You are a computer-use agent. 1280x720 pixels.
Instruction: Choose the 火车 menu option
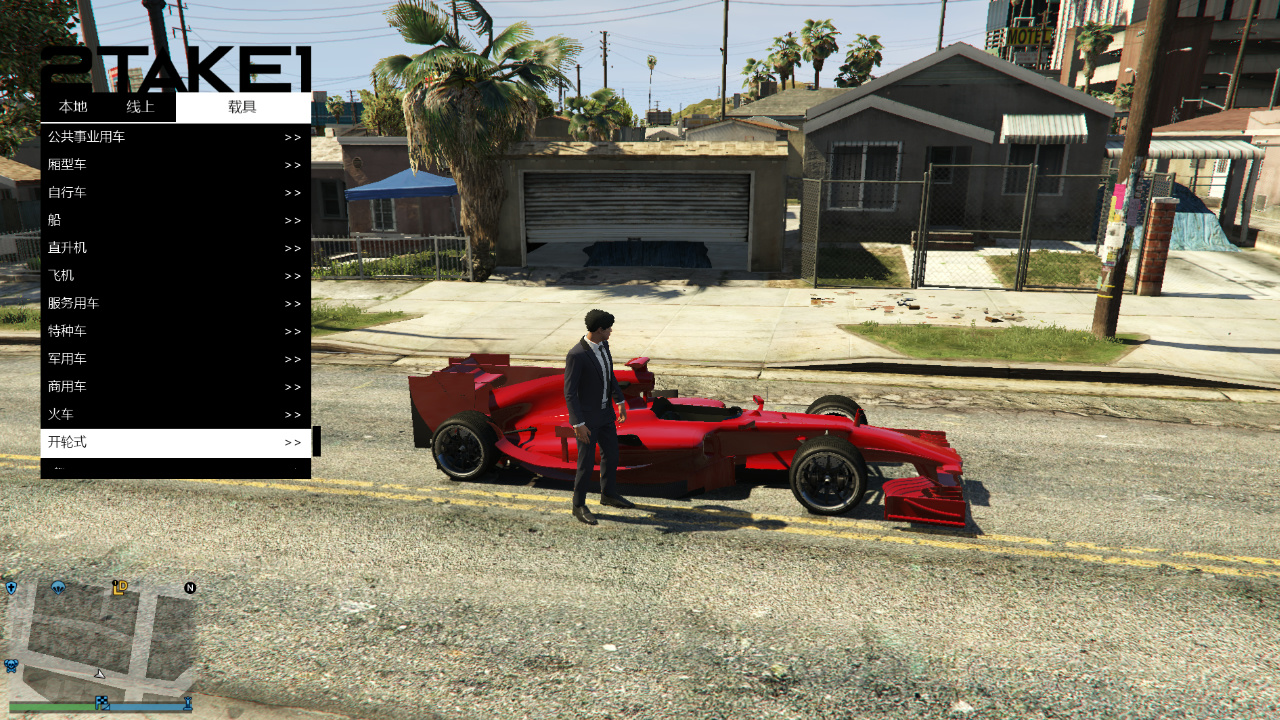(170, 414)
